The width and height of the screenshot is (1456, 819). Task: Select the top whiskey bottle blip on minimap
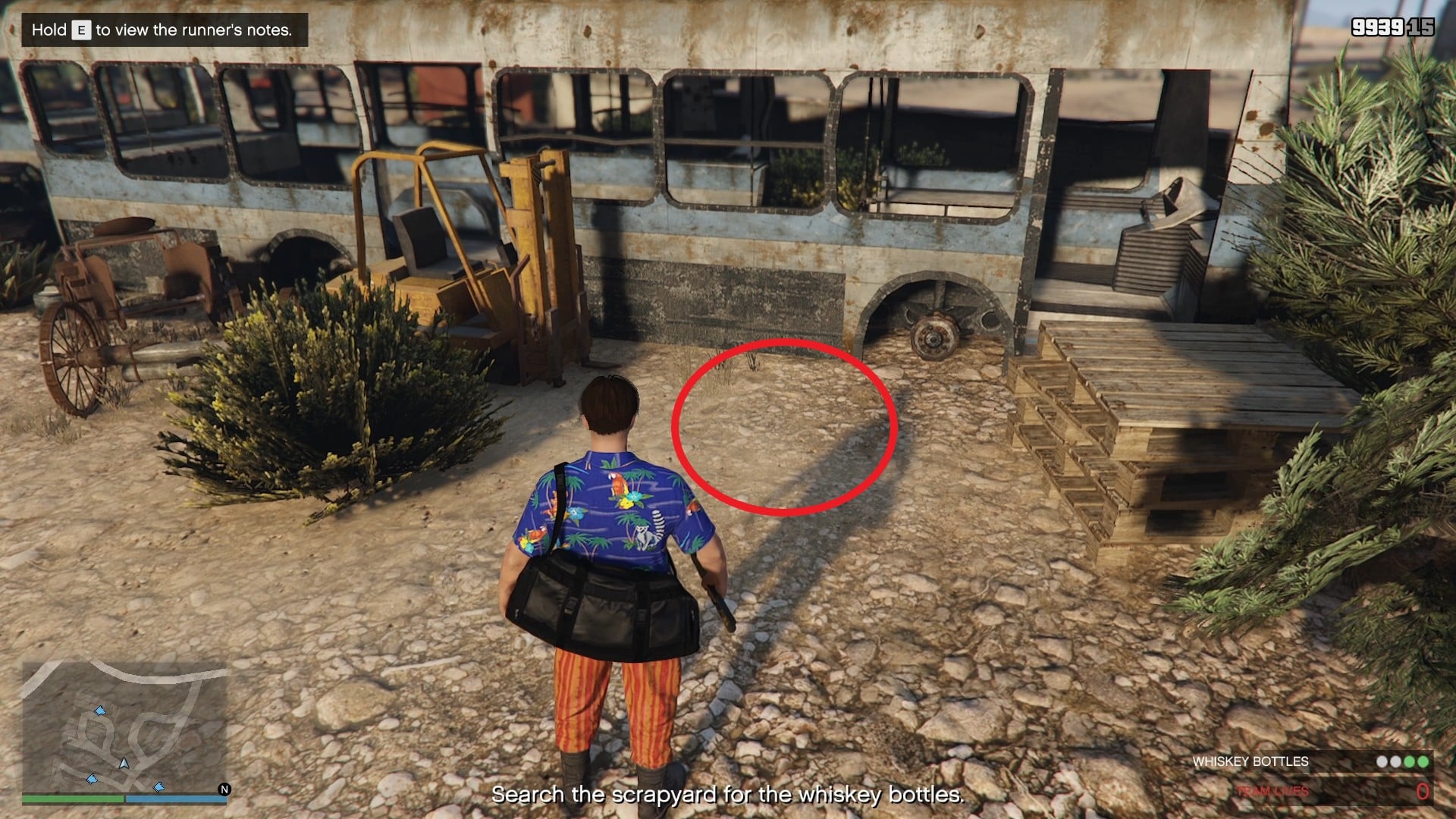[x=101, y=711]
